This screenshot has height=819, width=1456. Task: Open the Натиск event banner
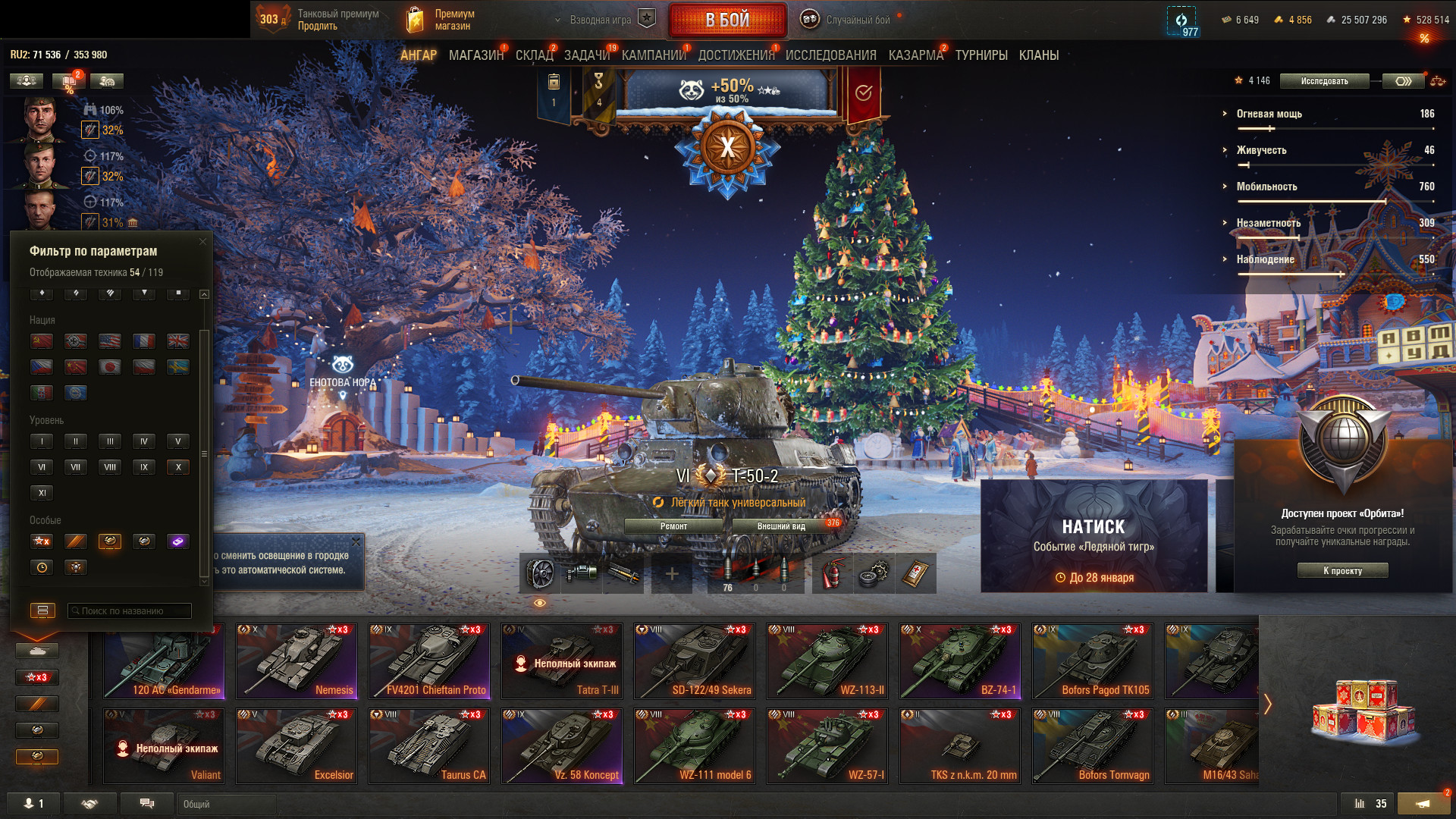click(x=1094, y=536)
